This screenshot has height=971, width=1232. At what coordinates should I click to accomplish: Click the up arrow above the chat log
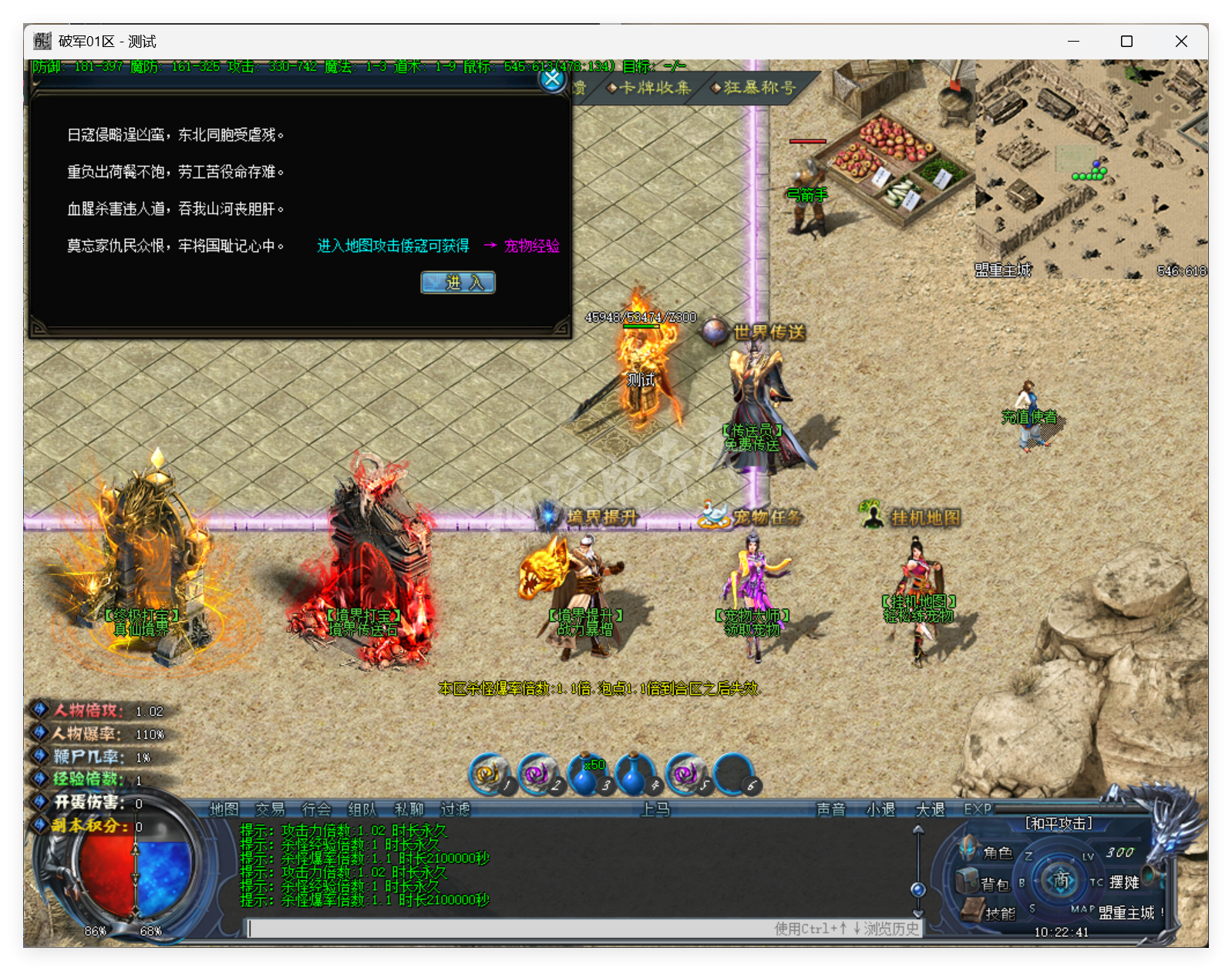click(x=917, y=830)
